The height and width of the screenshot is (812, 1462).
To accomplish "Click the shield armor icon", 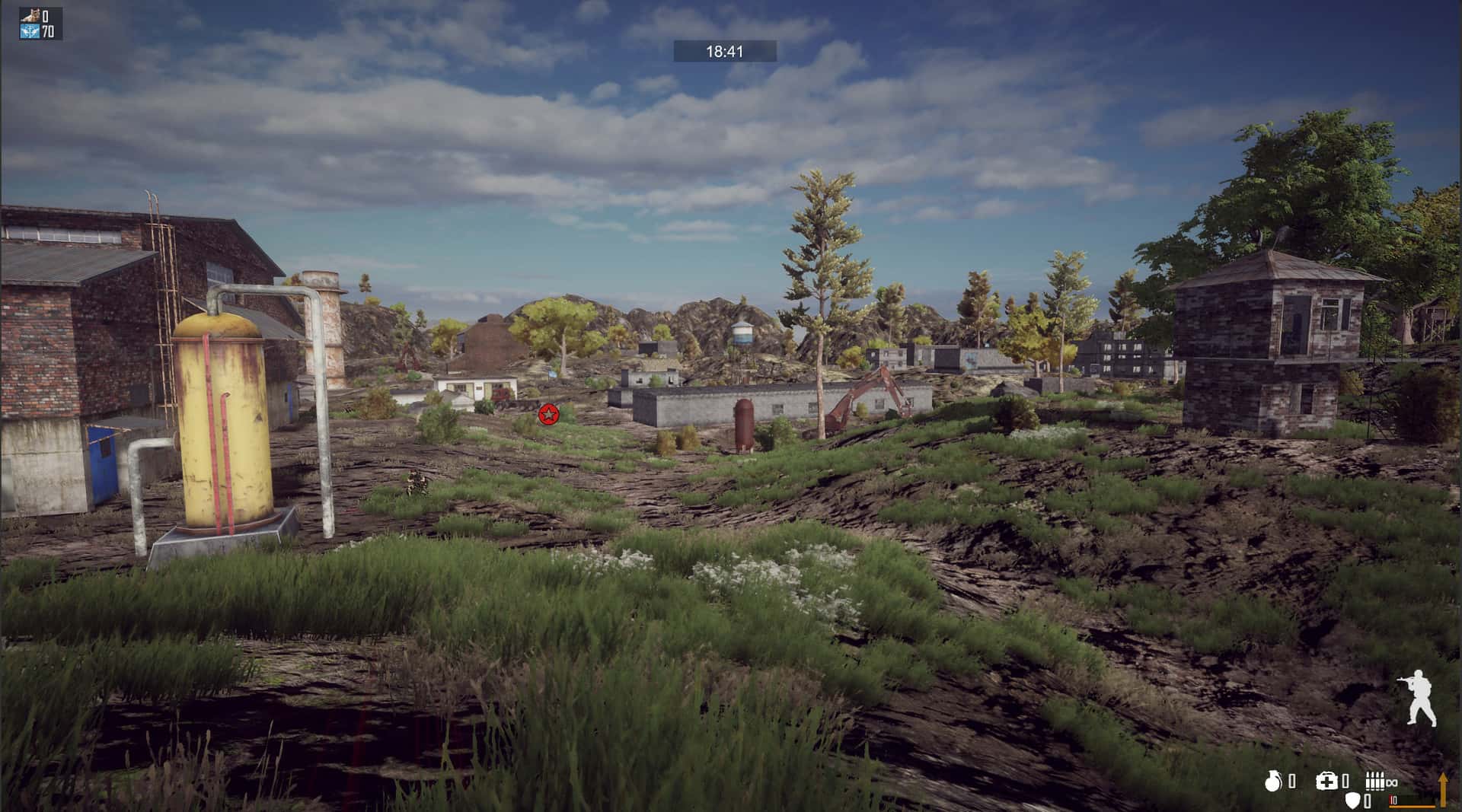I will (x=1352, y=800).
